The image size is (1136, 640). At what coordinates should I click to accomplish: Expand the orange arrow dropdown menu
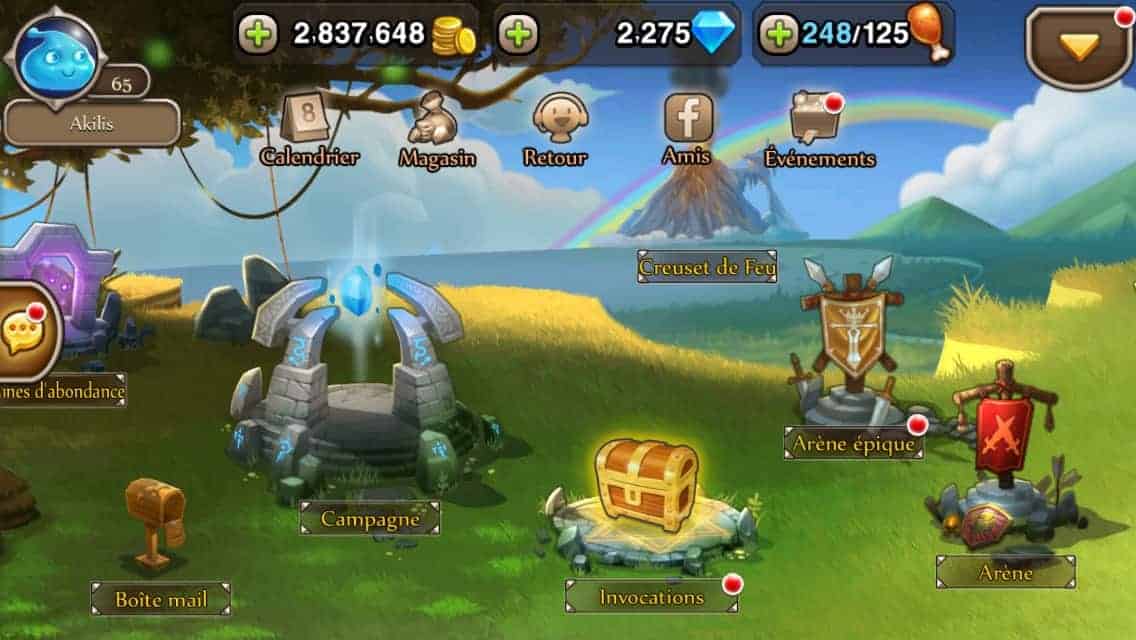(1079, 46)
